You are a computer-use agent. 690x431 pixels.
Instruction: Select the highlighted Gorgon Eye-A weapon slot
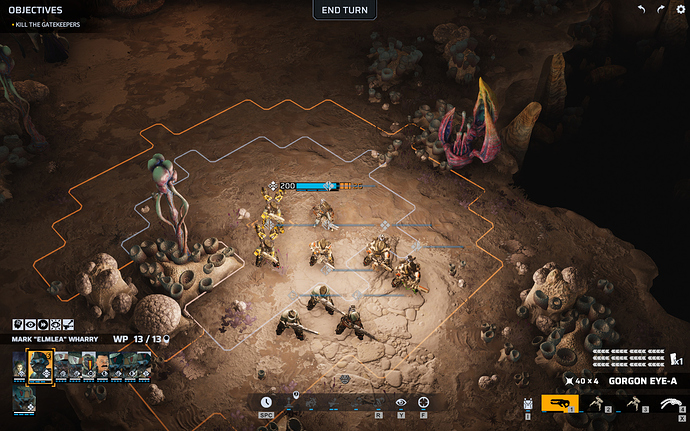point(560,403)
